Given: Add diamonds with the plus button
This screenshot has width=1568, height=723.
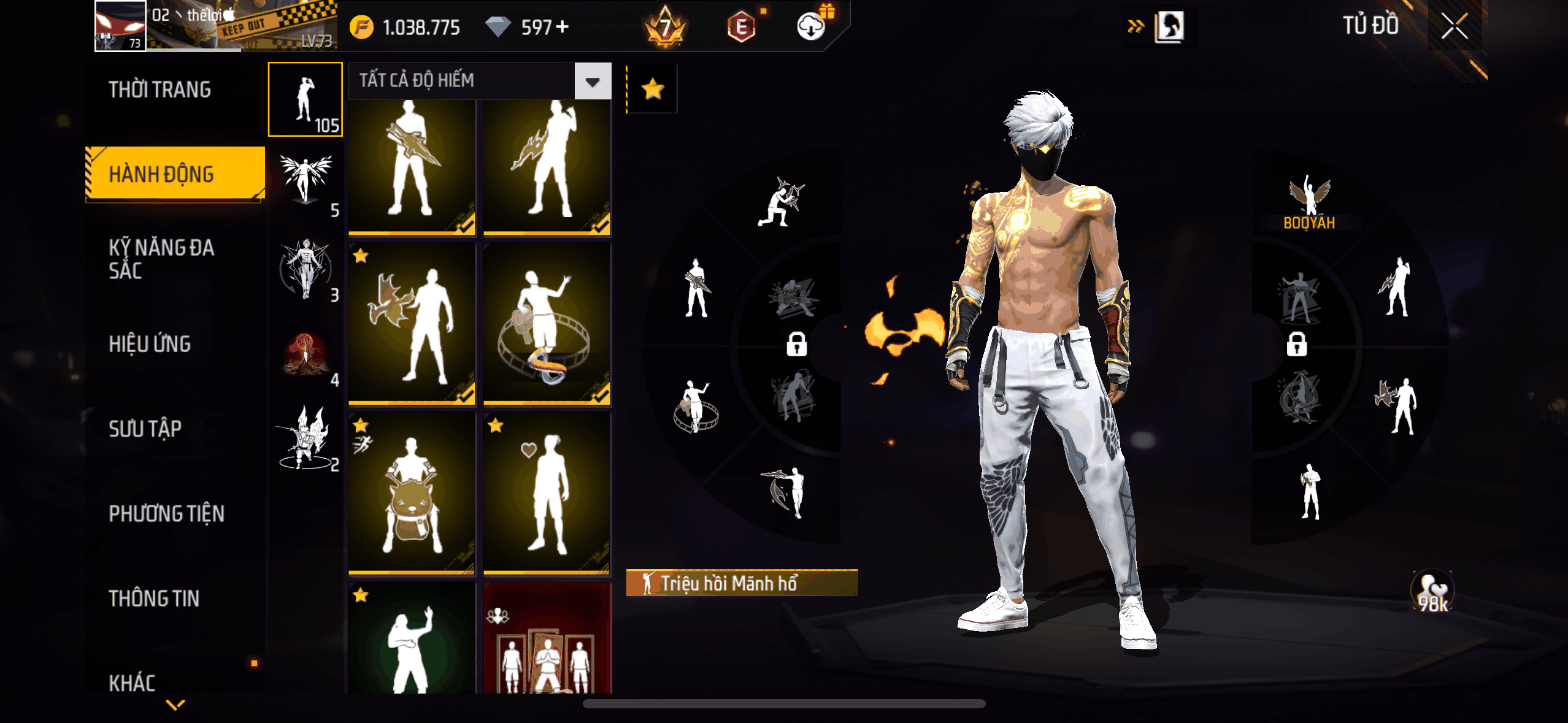Looking at the screenshot, I should 562,27.
